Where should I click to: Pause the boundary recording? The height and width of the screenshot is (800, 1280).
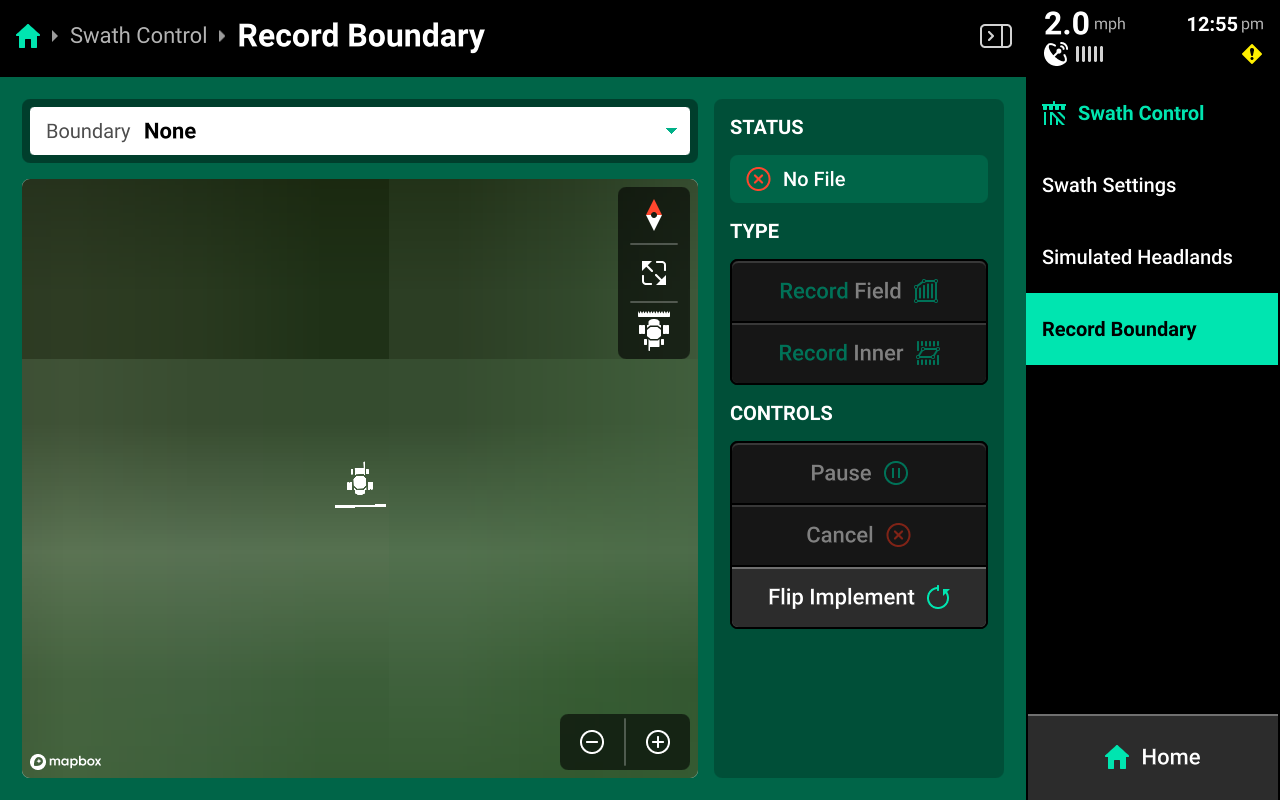click(859, 473)
